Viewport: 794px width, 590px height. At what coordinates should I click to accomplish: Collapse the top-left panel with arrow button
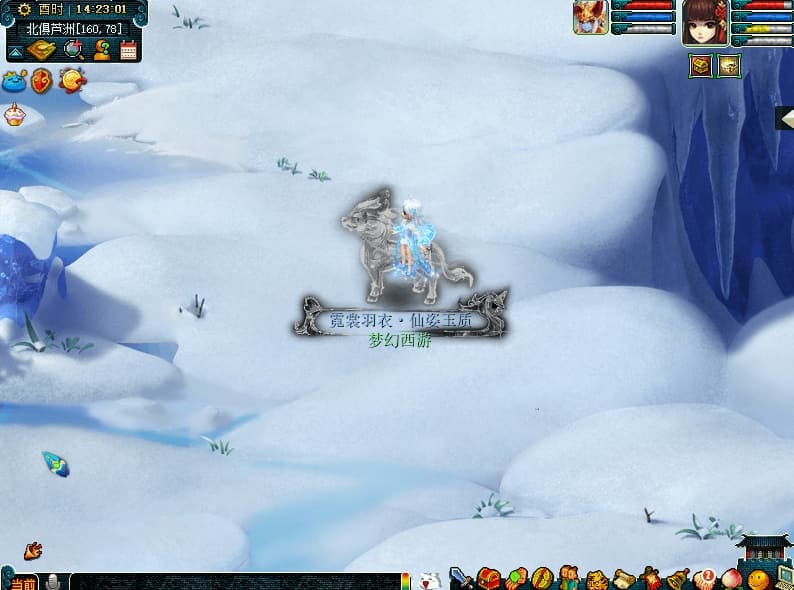coord(15,51)
